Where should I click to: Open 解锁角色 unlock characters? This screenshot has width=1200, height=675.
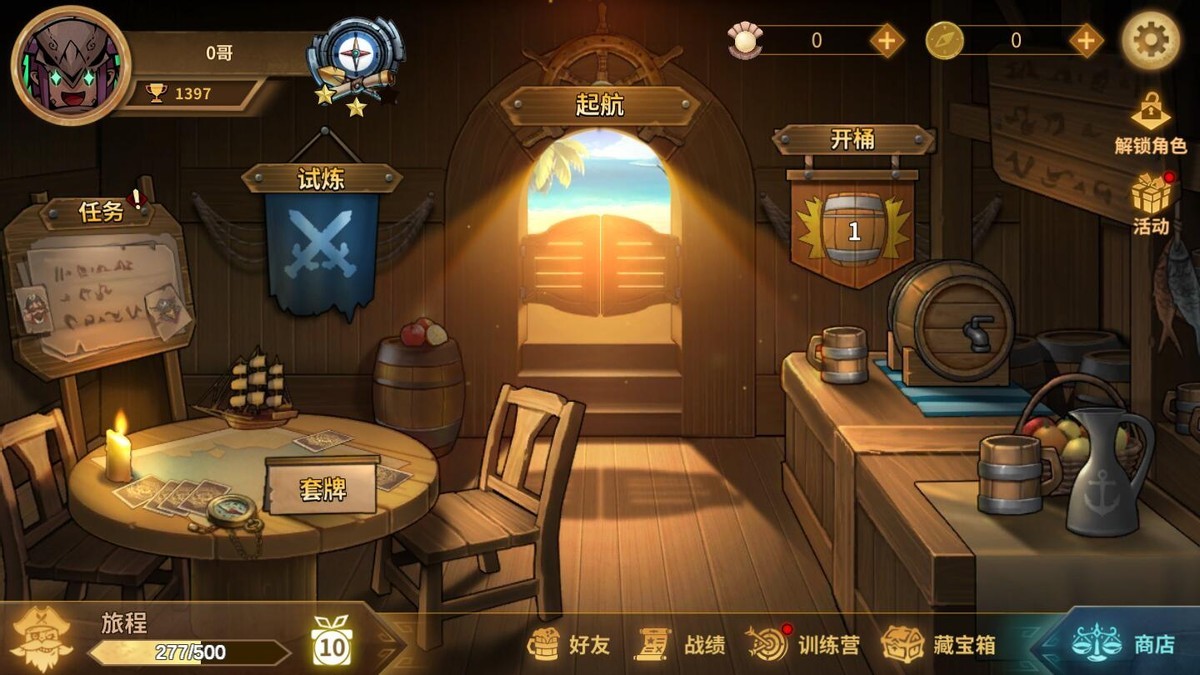1150,124
